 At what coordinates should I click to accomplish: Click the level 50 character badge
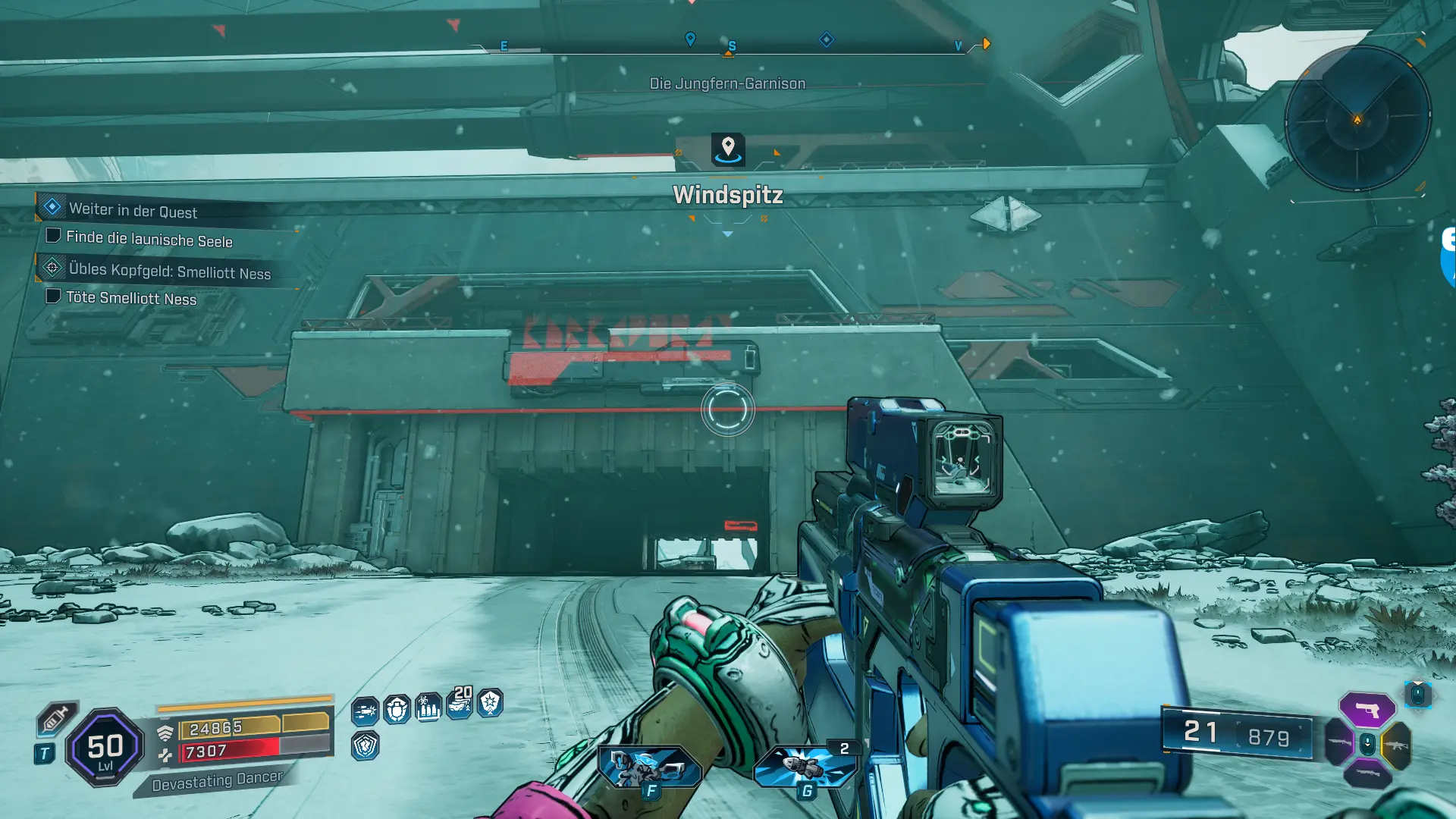[105, 748]
